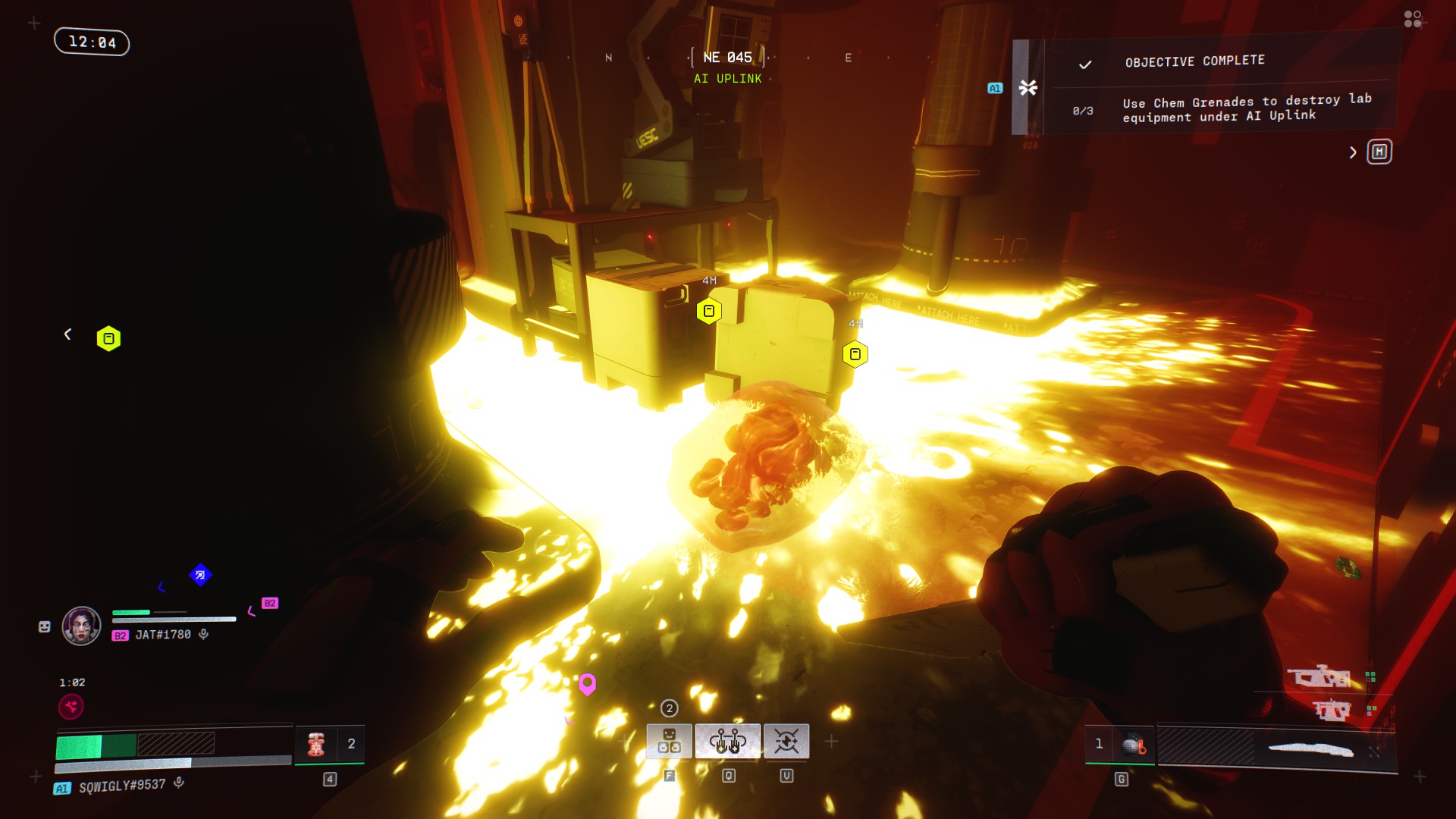Image resolution: width=1456 pixels, height=819 pixels.
Task: Select the red consumable item slot
Action: [x=316, y=744]
